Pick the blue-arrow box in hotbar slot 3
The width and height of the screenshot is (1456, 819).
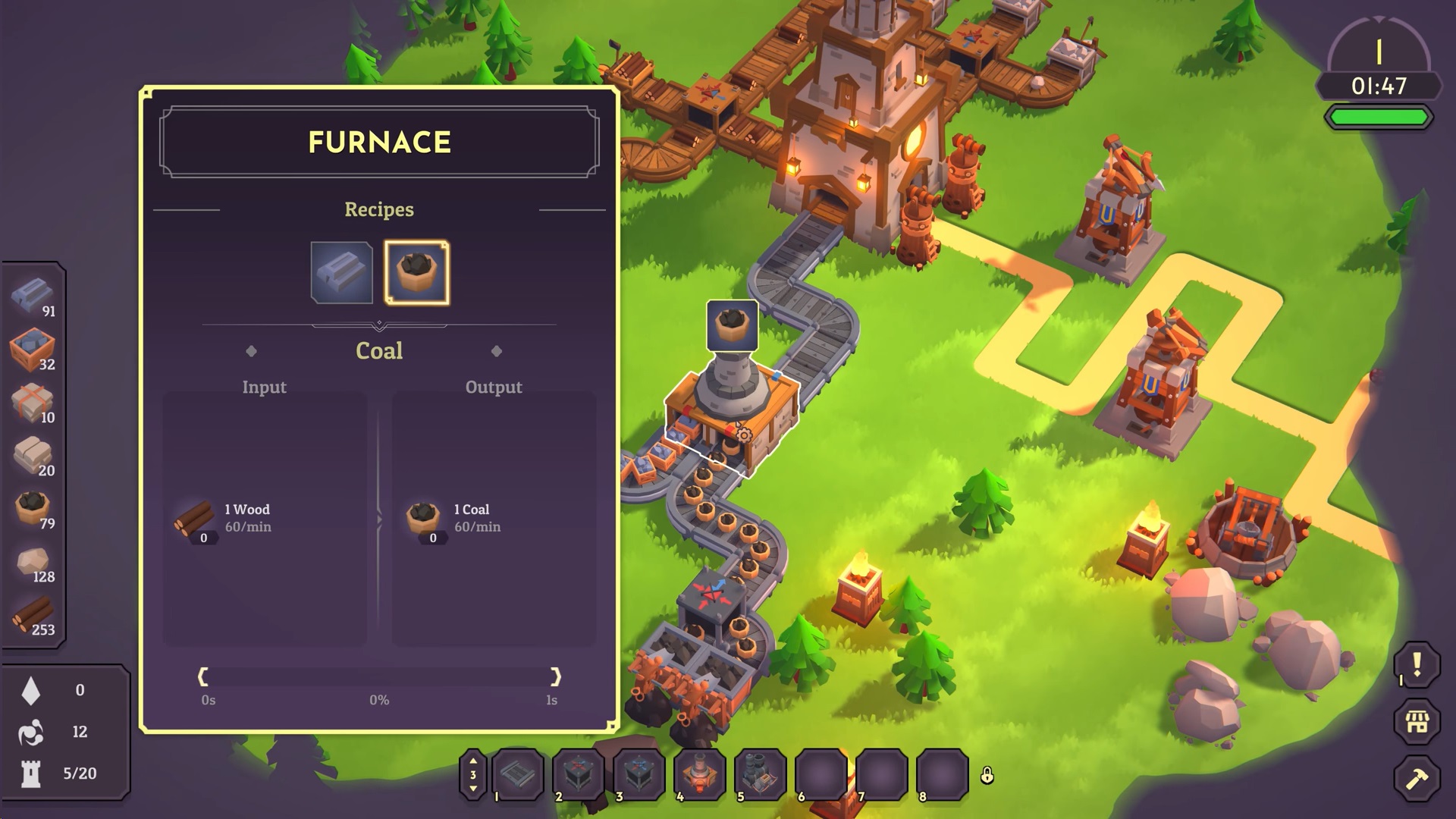639,774
